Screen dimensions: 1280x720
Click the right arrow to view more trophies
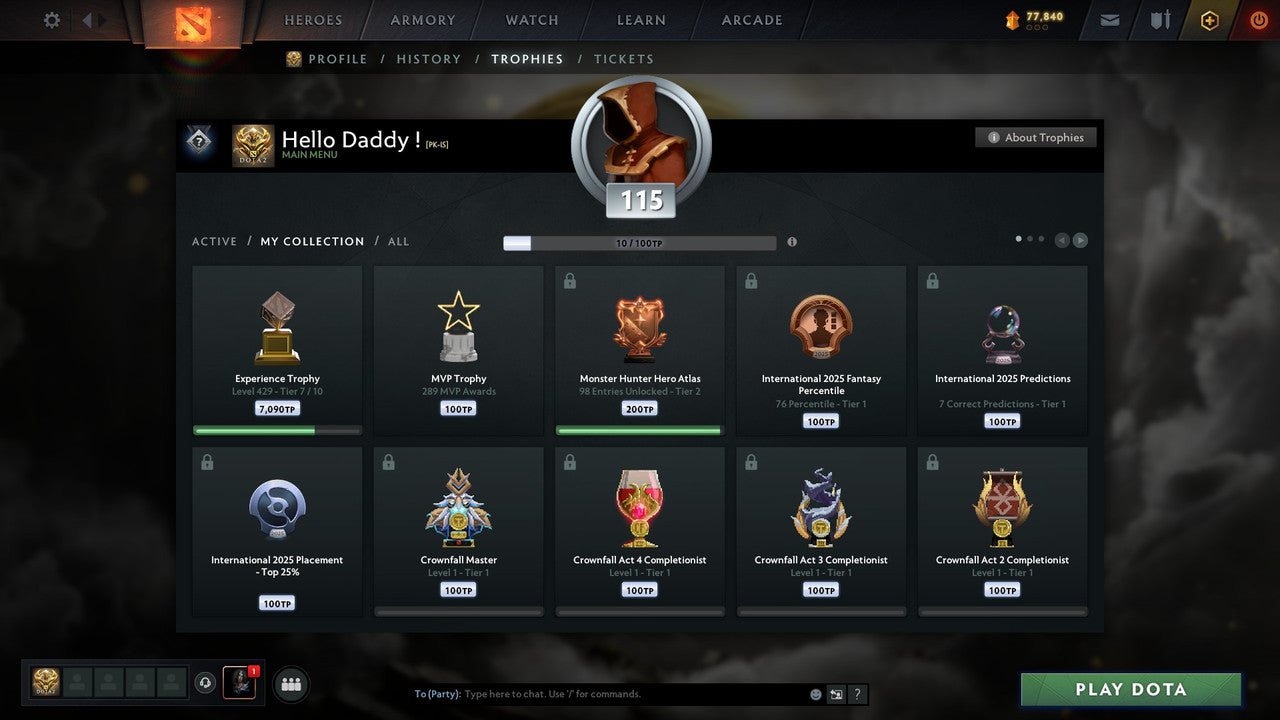[1081, 239]
